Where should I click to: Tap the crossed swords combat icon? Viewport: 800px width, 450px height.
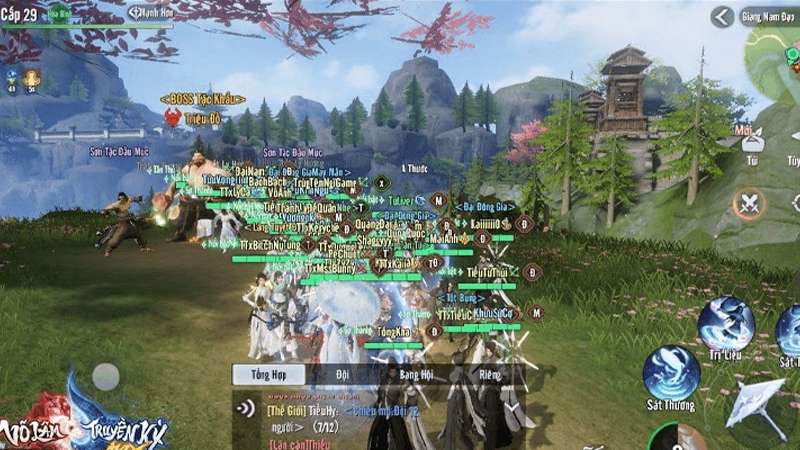coord(748,203)
